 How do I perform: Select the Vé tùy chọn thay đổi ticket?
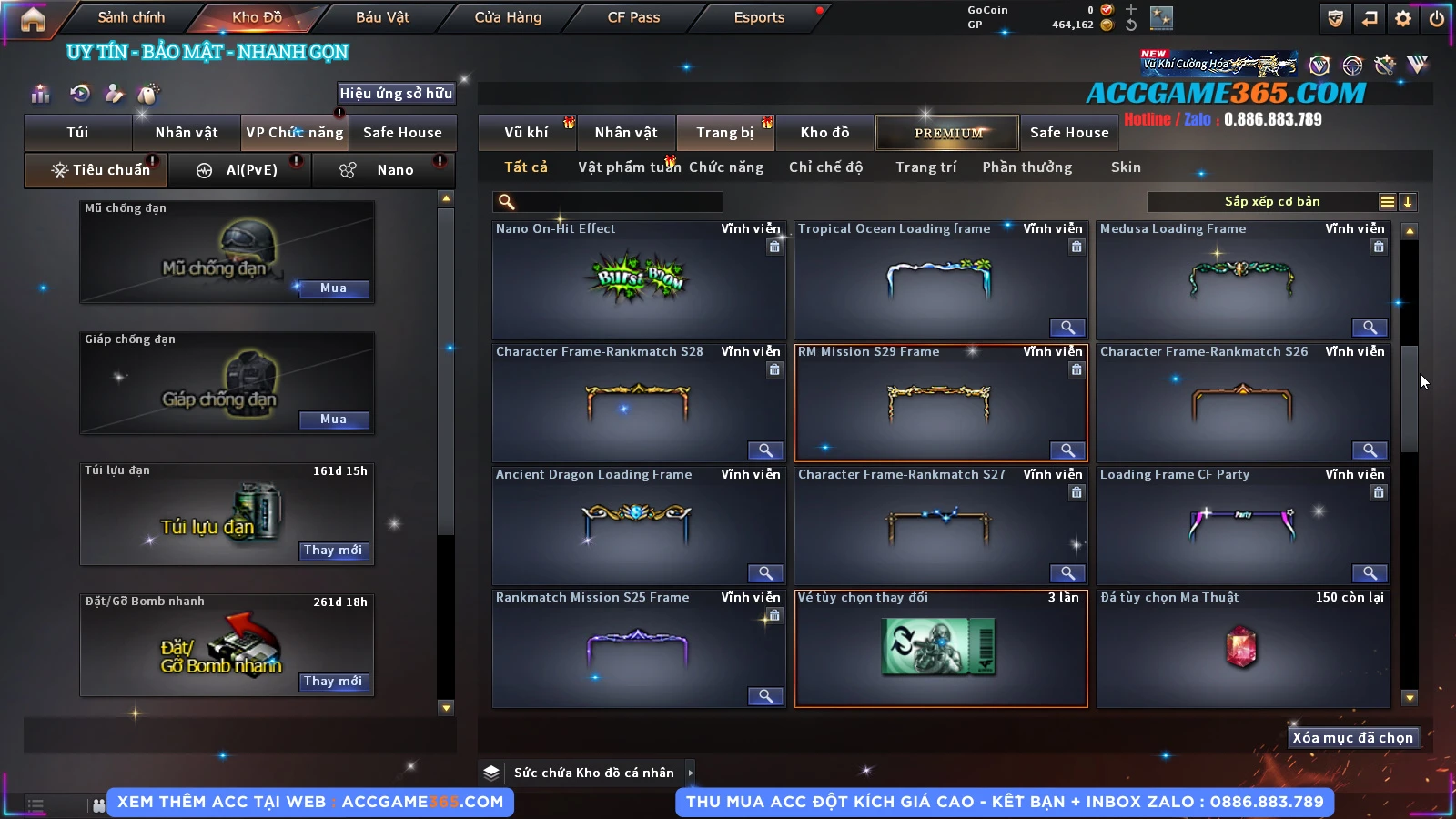(x=941, y=649)
